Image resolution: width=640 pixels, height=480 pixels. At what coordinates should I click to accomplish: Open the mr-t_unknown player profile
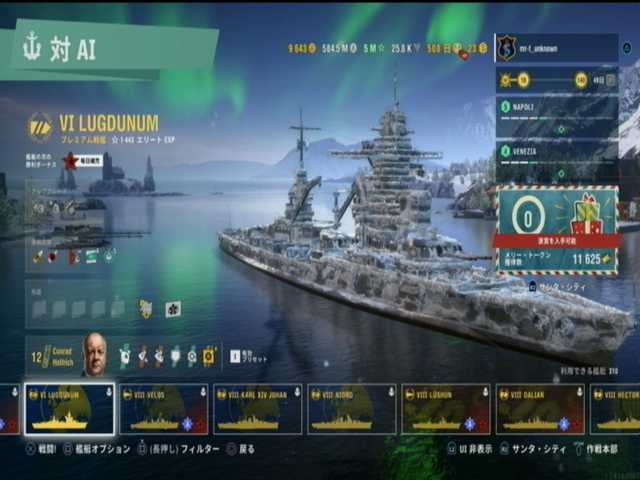[x=556, y=48]
